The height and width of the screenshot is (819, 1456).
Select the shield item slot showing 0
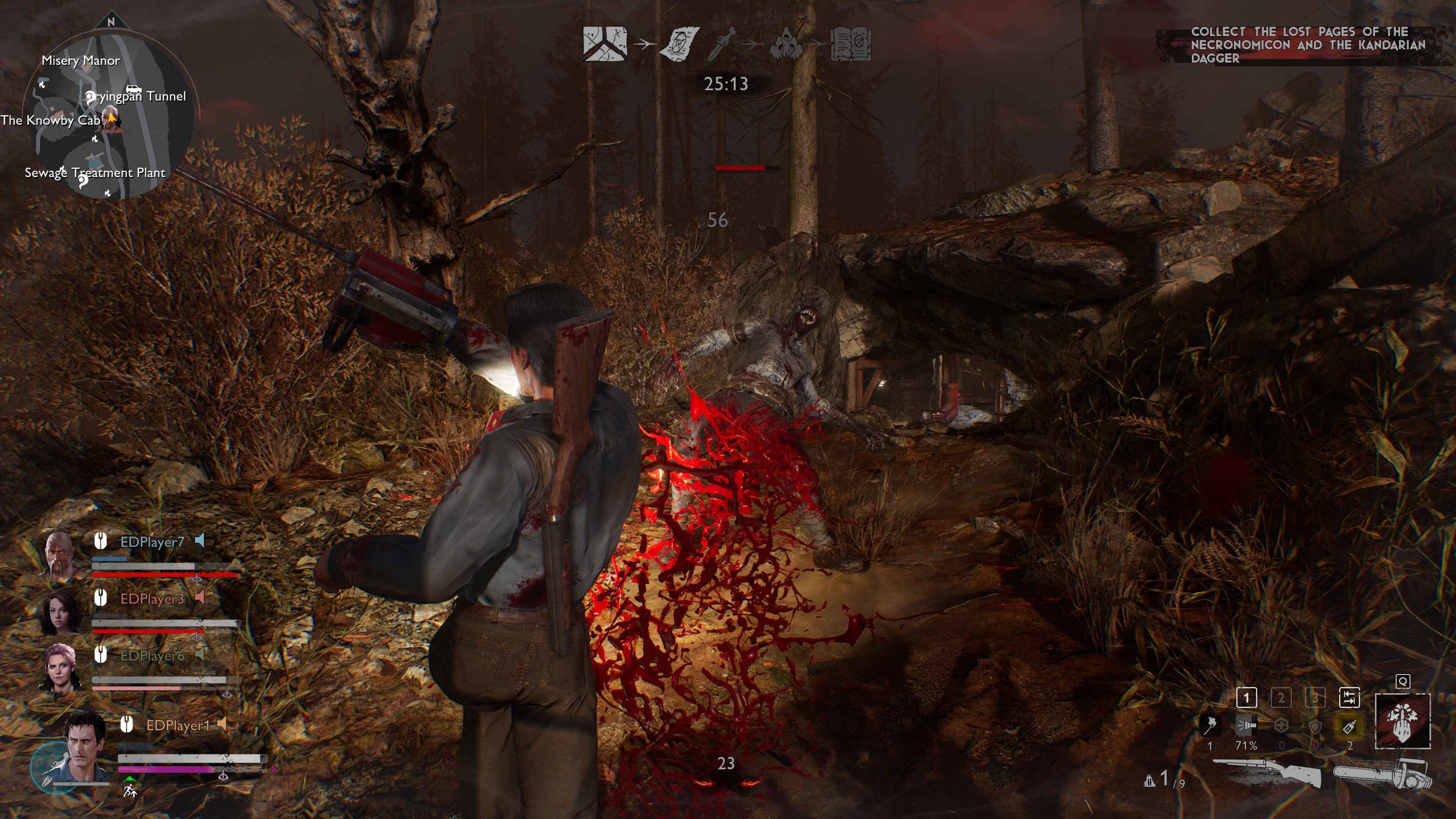tap(1316, 727)
